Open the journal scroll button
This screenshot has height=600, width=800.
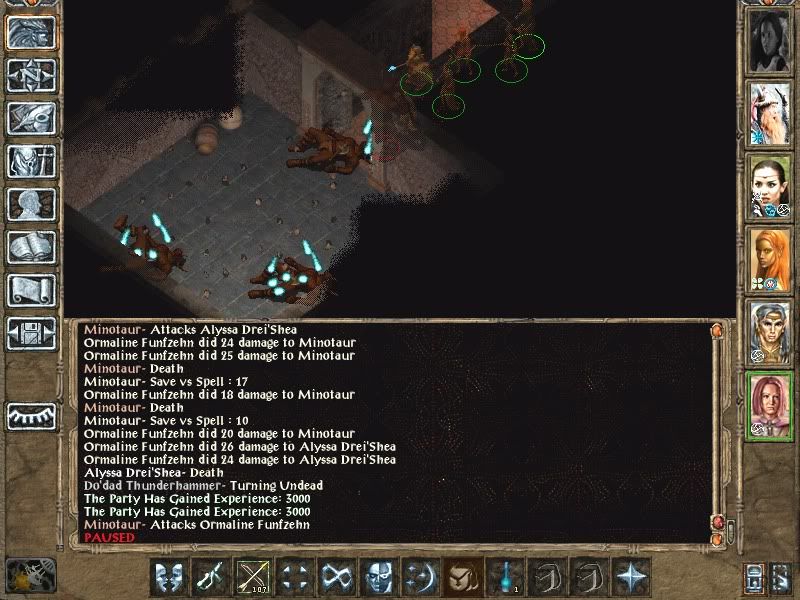coord(31,290)
